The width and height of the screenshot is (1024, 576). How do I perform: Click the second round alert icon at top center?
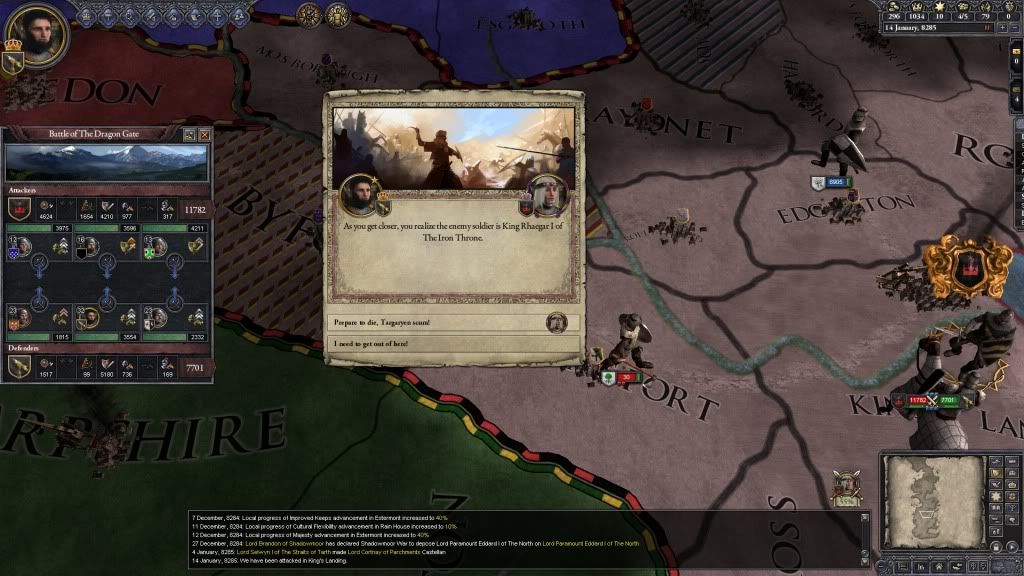tap(339, 15)
